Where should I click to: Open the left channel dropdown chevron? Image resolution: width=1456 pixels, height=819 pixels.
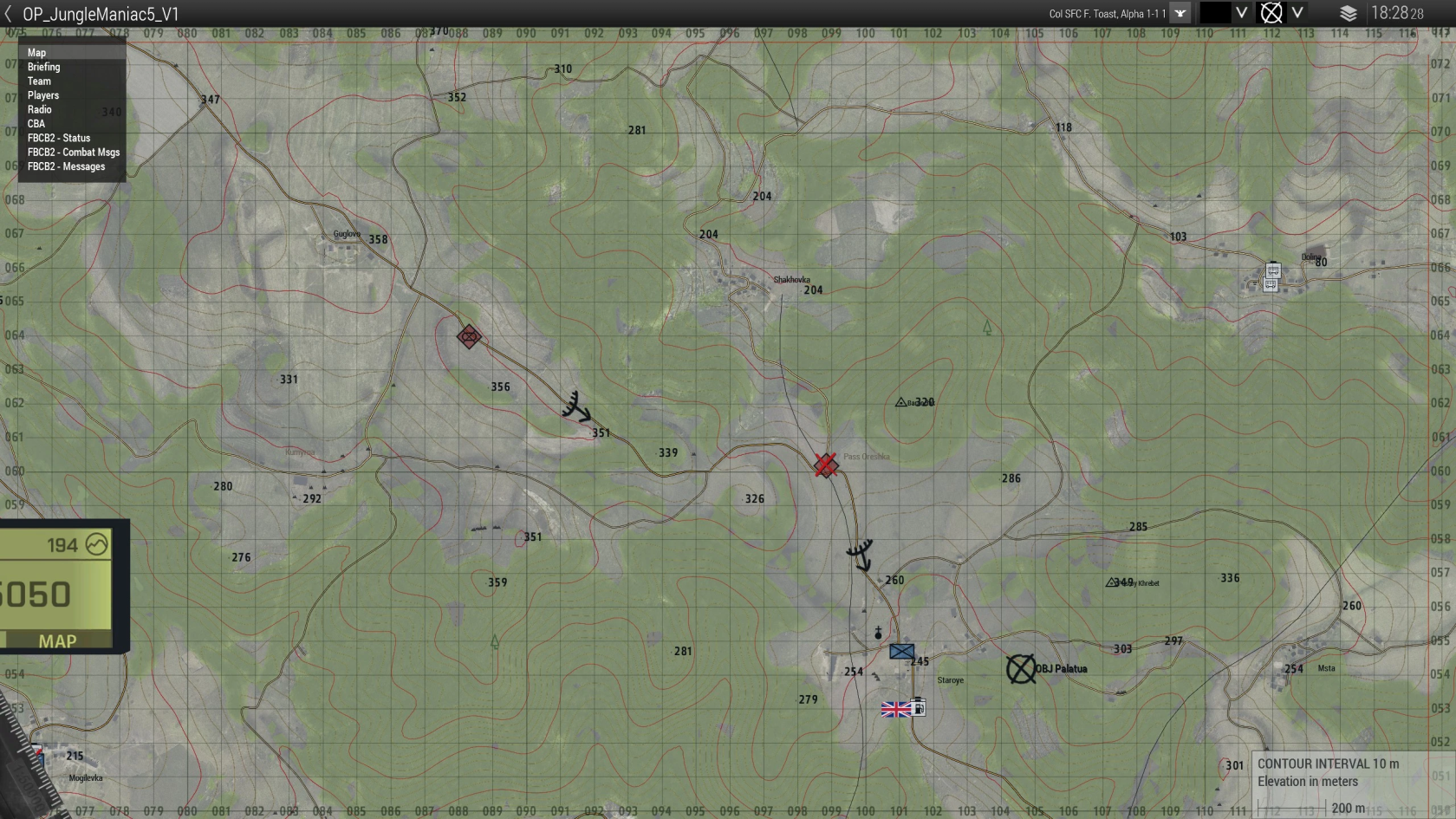point(1243,13)
